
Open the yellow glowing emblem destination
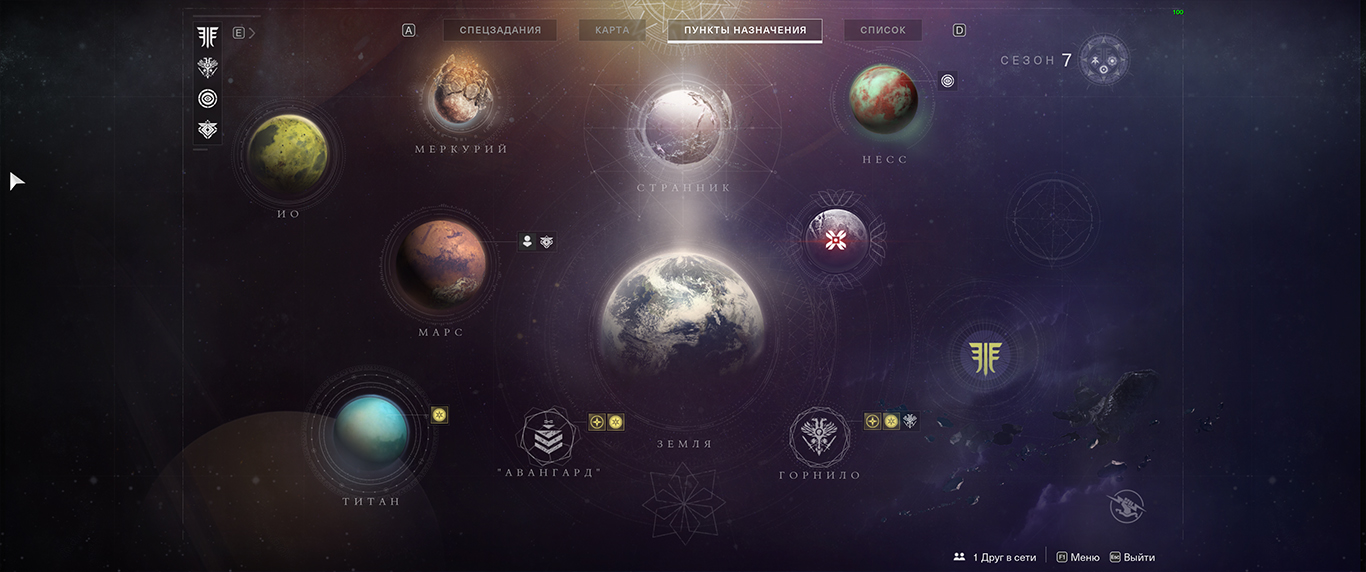point(984,355)
